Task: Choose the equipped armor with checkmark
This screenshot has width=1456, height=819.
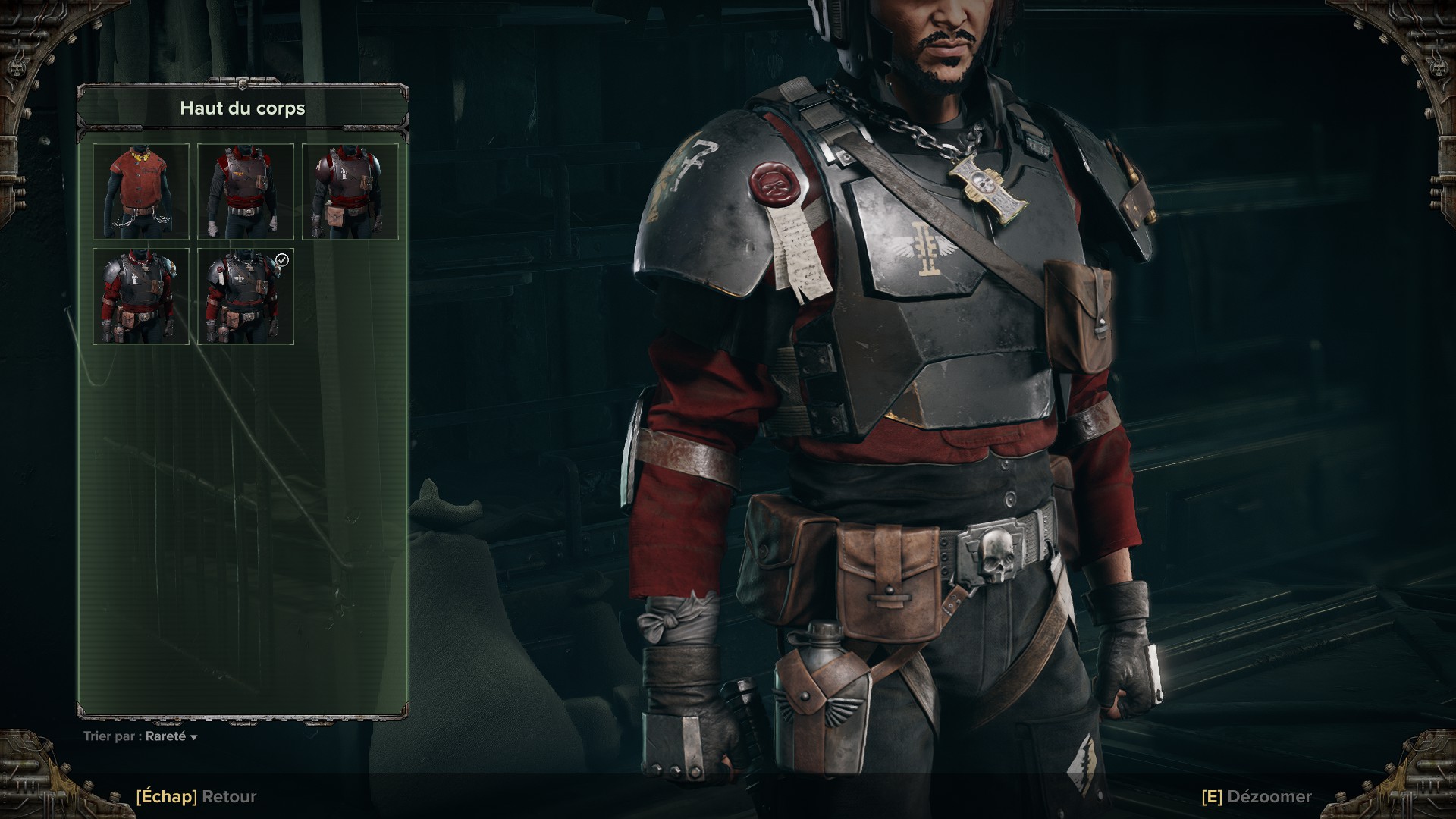Action: [246, 297]
